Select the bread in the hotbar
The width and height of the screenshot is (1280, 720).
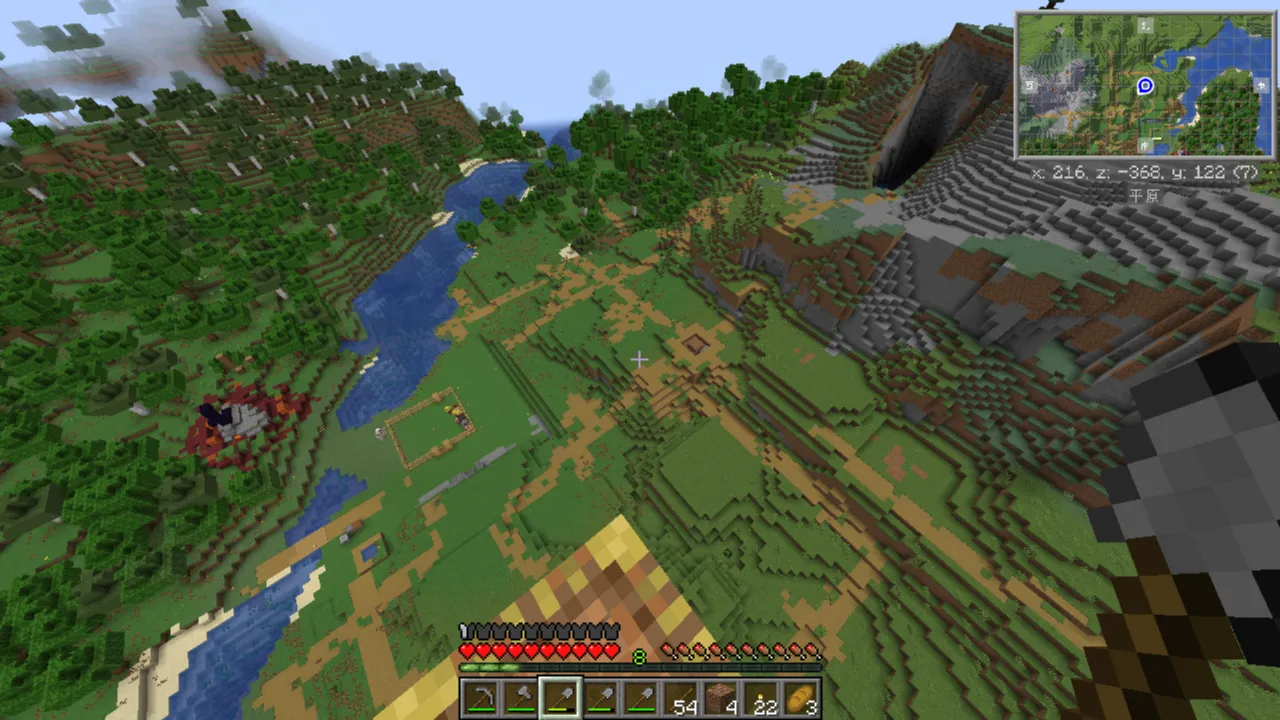[801, 698]
